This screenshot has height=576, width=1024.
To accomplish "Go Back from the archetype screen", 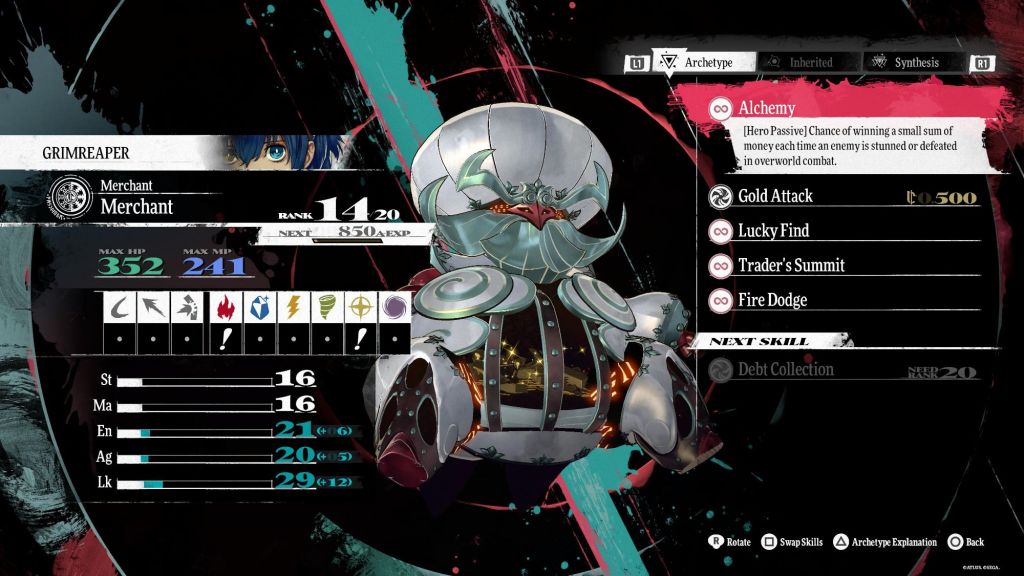I will click(x=965, y=542).
